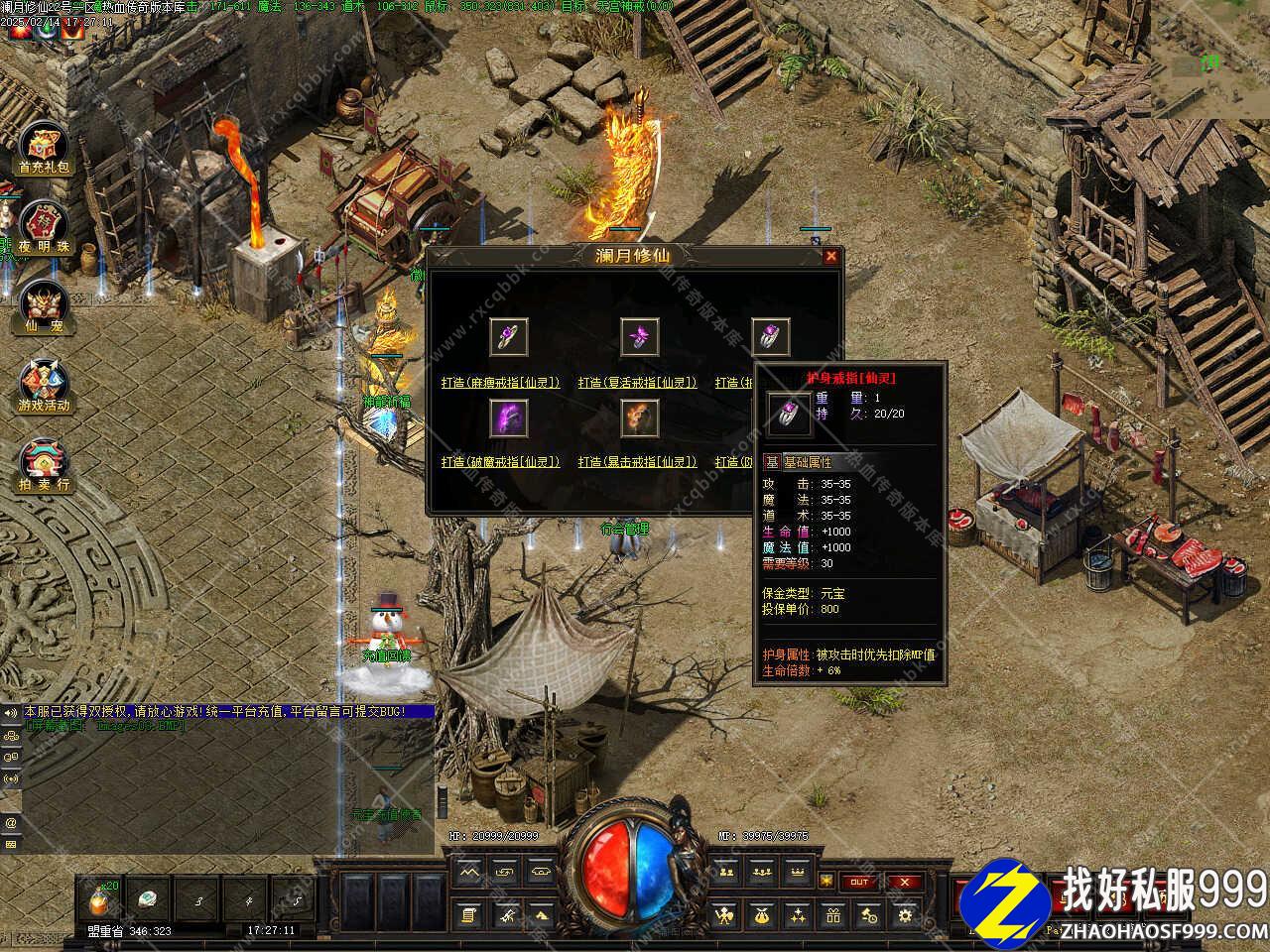Show the 仙宠 pet menu

45,306
